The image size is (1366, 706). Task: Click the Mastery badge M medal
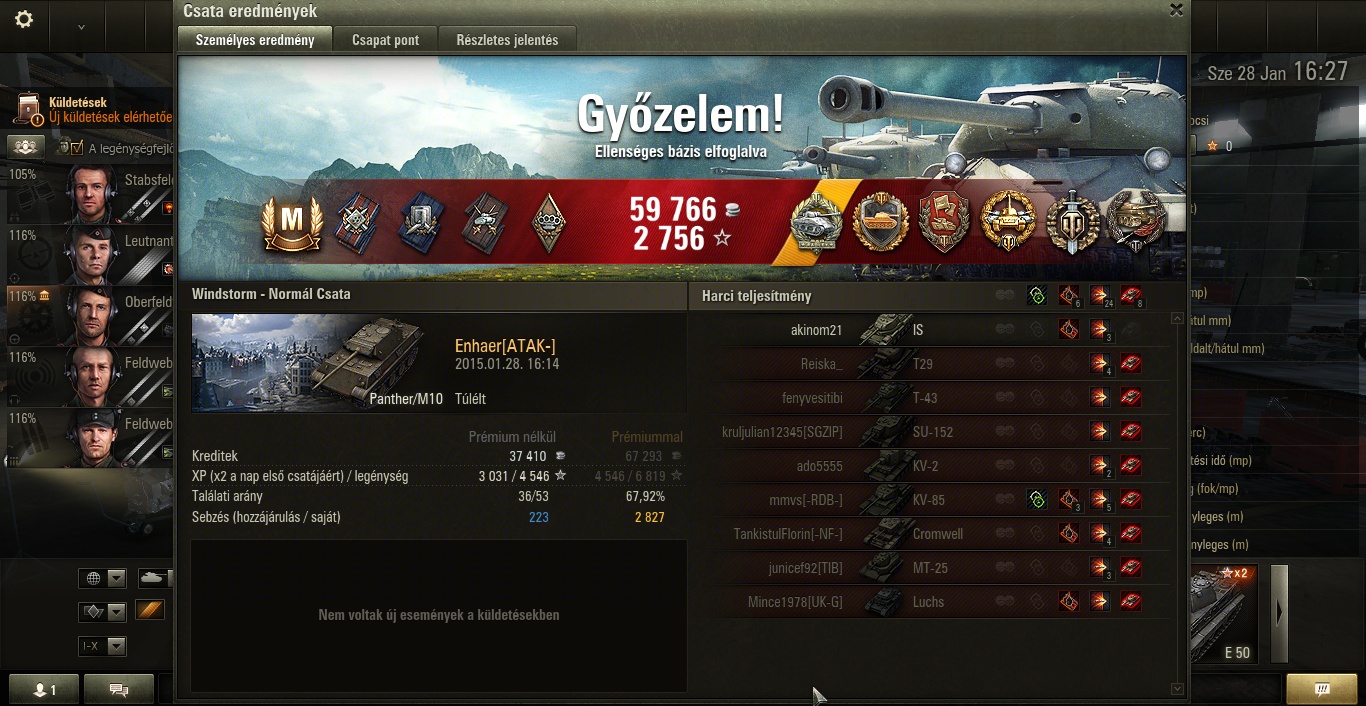click(291, 221)
